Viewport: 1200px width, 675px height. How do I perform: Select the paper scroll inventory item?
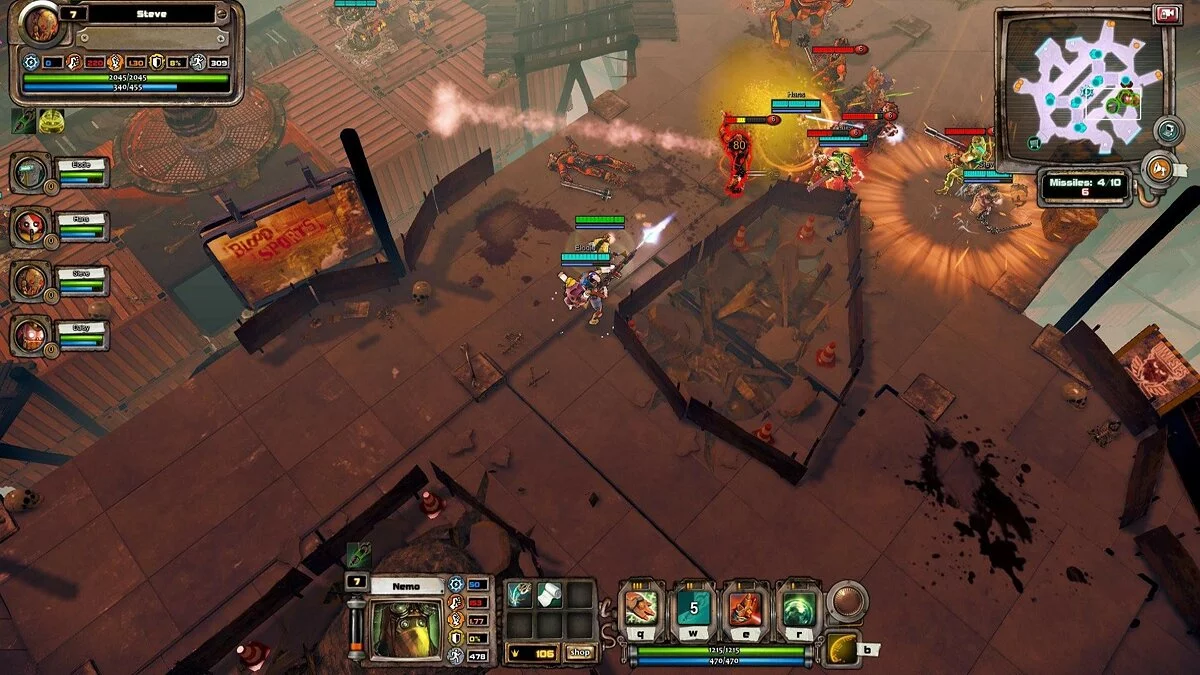point(549,596)
